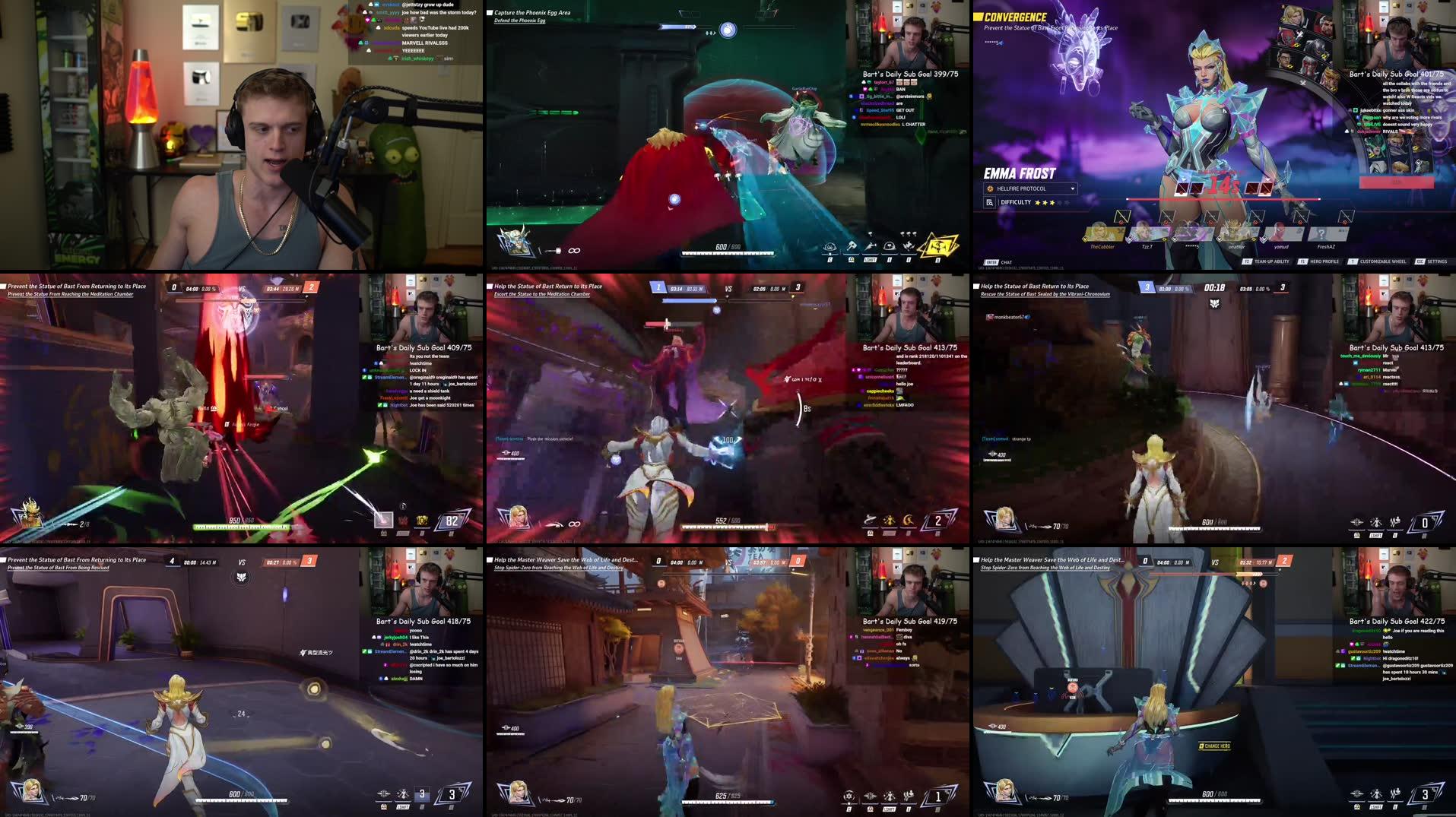The width and height of the screenshot is (1456, 817).
Task: Toggle the fourth difficulty star
Action: coord(1061,202)
